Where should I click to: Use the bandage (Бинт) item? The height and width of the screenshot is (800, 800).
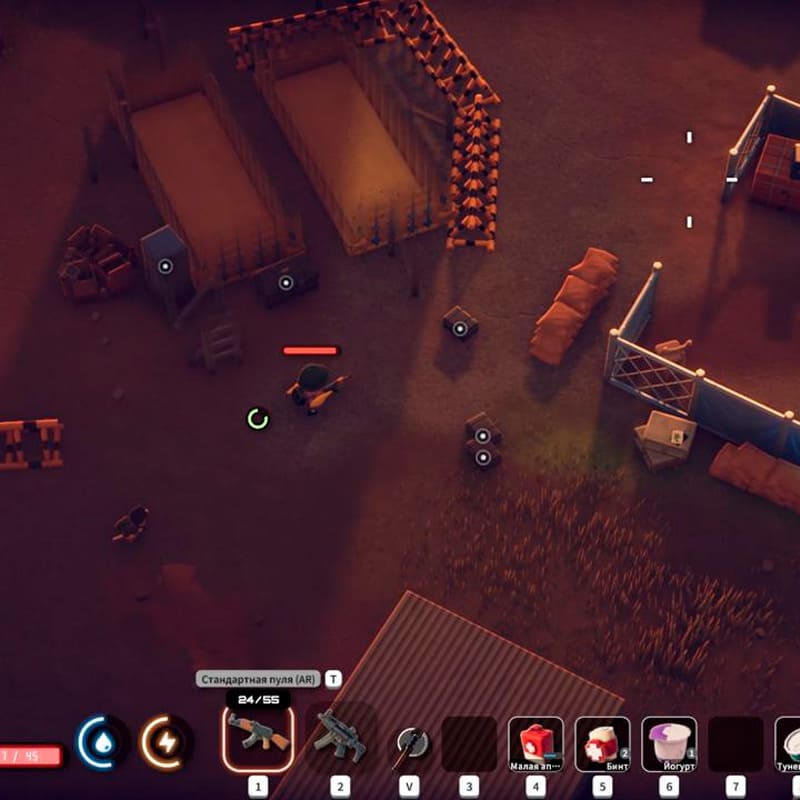click(x=602, y=743)
